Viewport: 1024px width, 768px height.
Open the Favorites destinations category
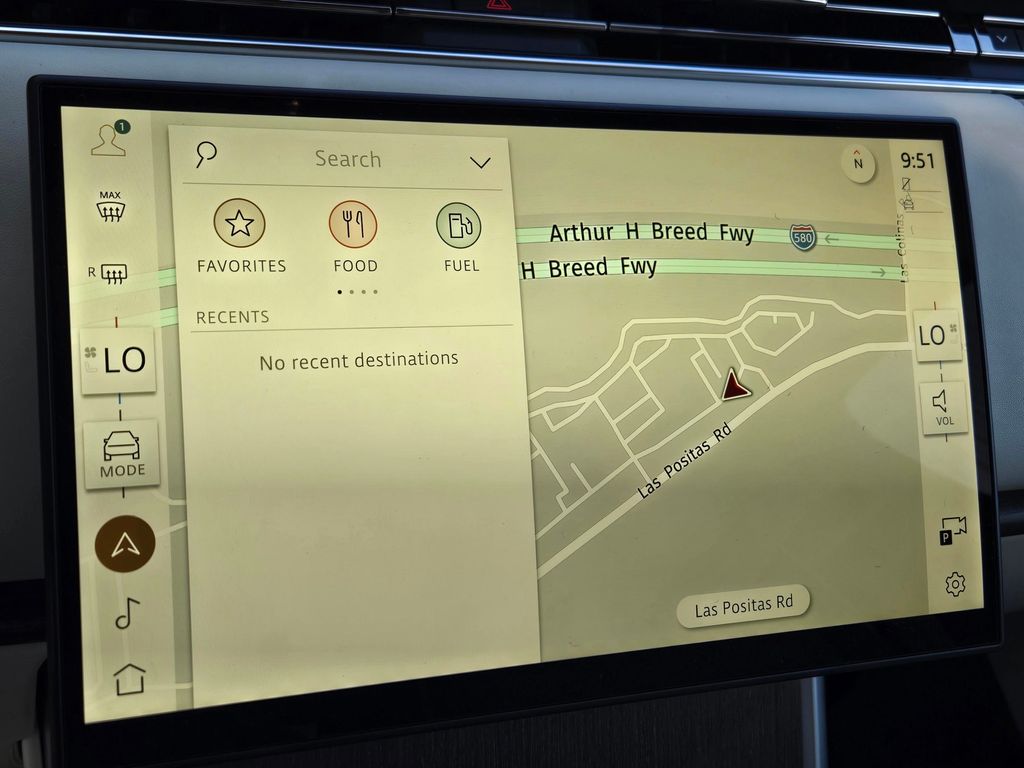[240, 236]
